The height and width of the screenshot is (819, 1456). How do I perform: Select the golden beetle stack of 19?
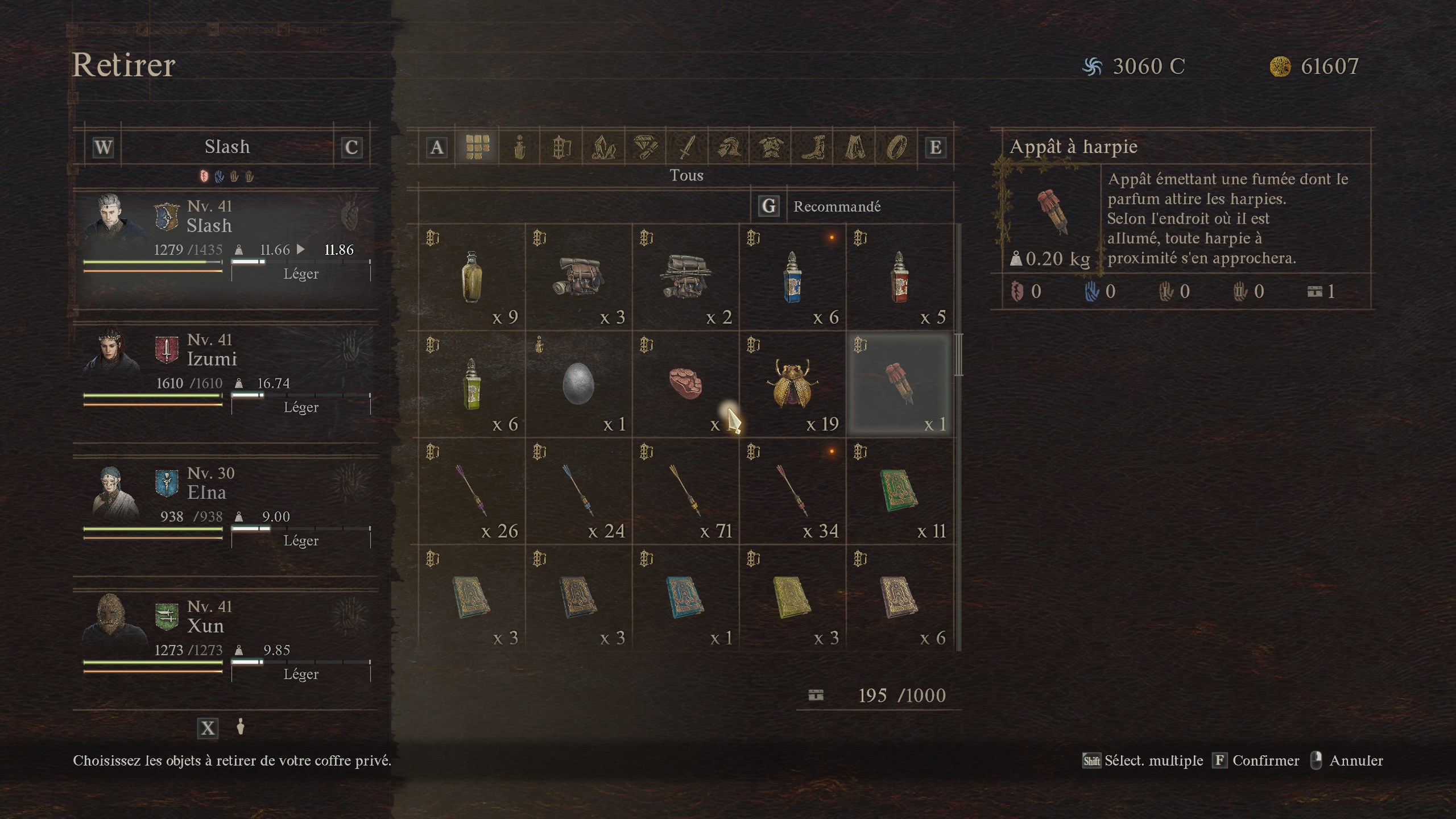point(793,384)
